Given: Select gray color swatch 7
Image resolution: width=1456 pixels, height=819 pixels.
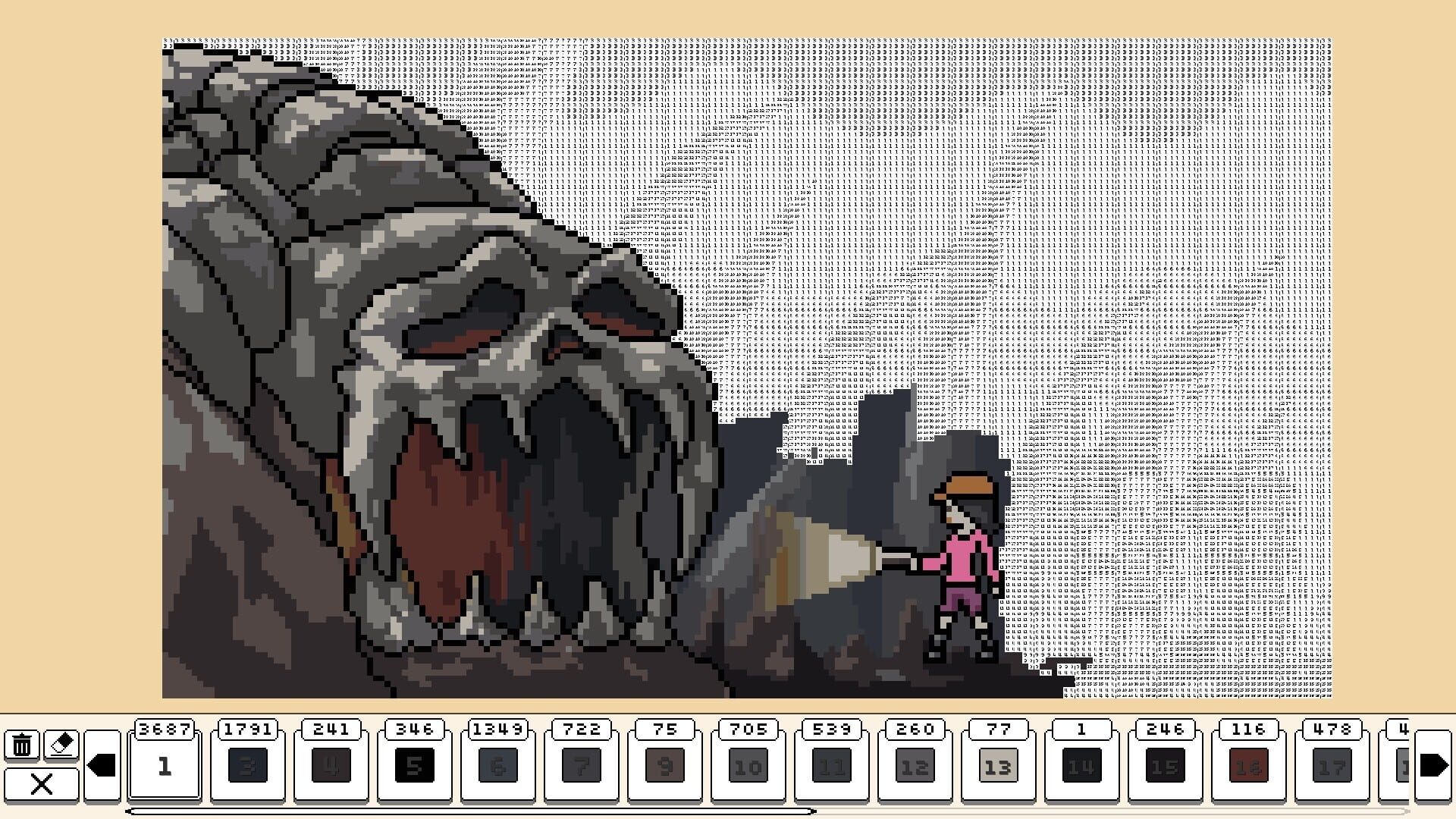Looking at the screenshot, I should (582, 765).
